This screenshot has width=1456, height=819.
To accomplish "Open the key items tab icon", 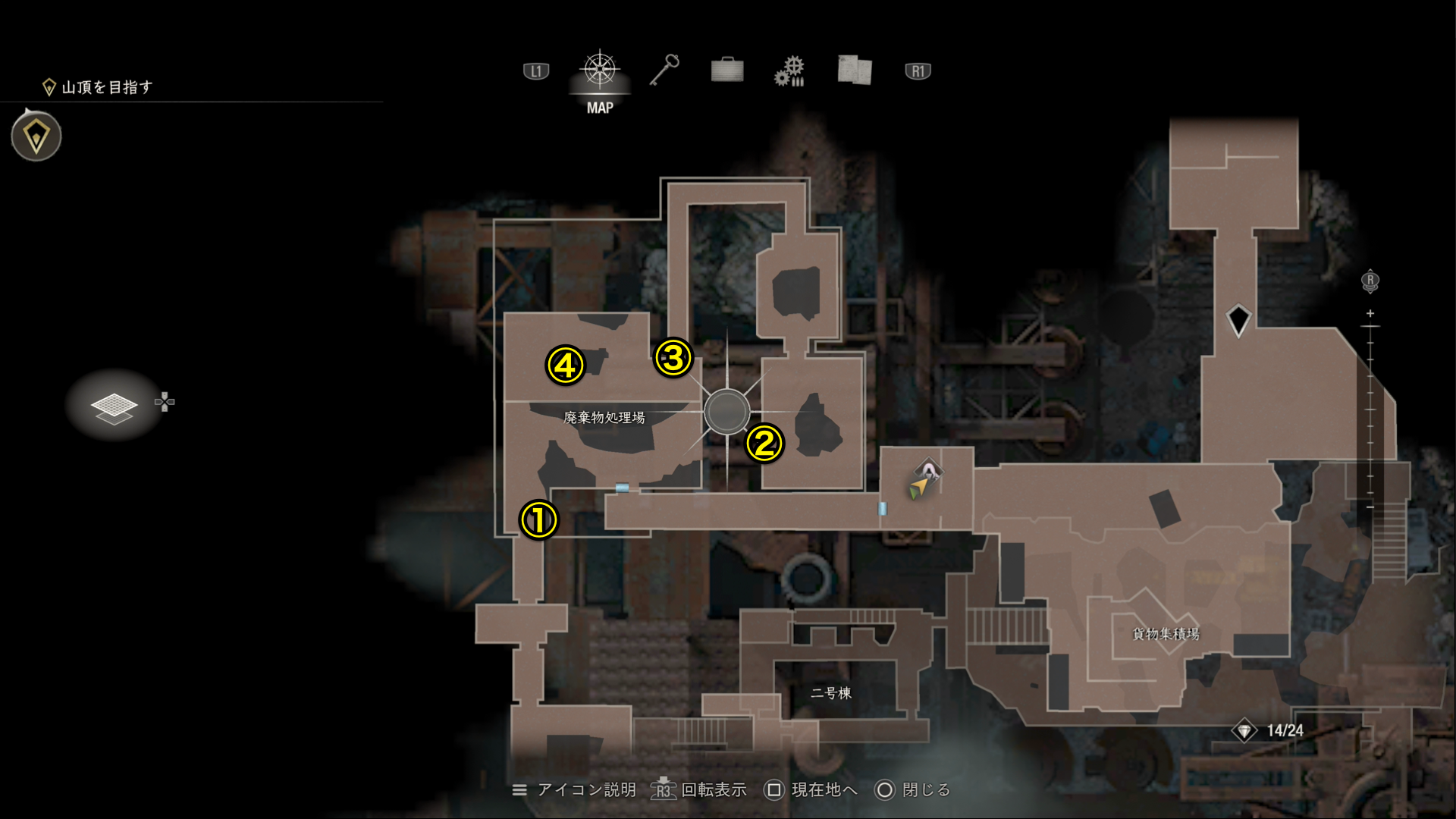I will click(x=664, y=71).
